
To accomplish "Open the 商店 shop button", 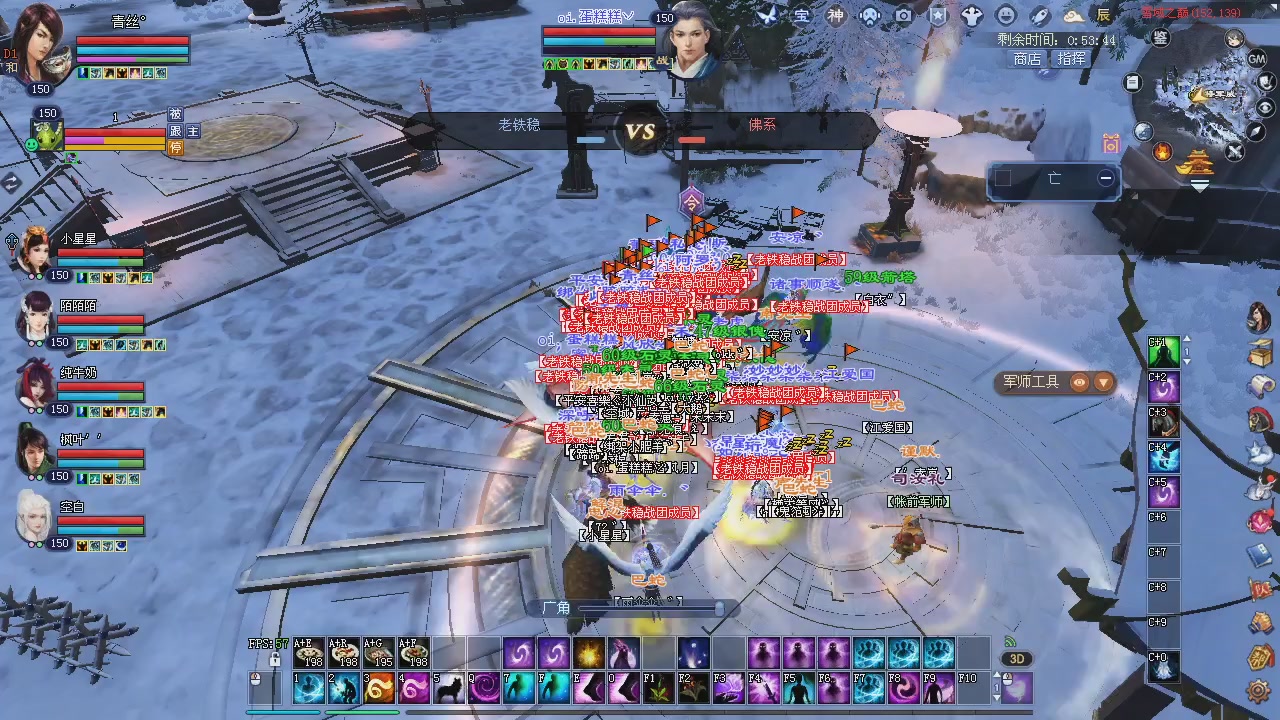I will [x=1027, y=59].
